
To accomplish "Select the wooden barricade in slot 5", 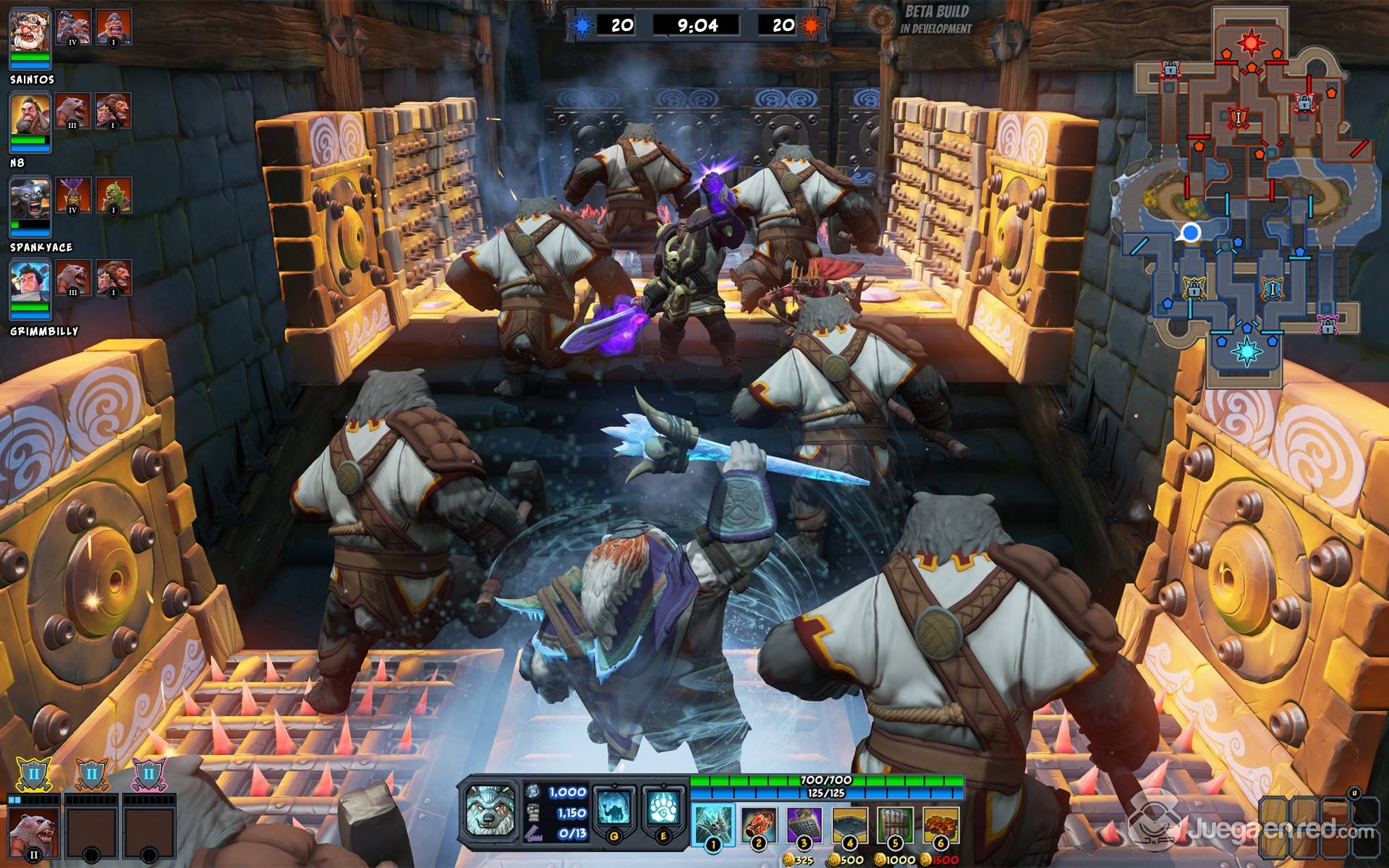I will tap(894, 824).
